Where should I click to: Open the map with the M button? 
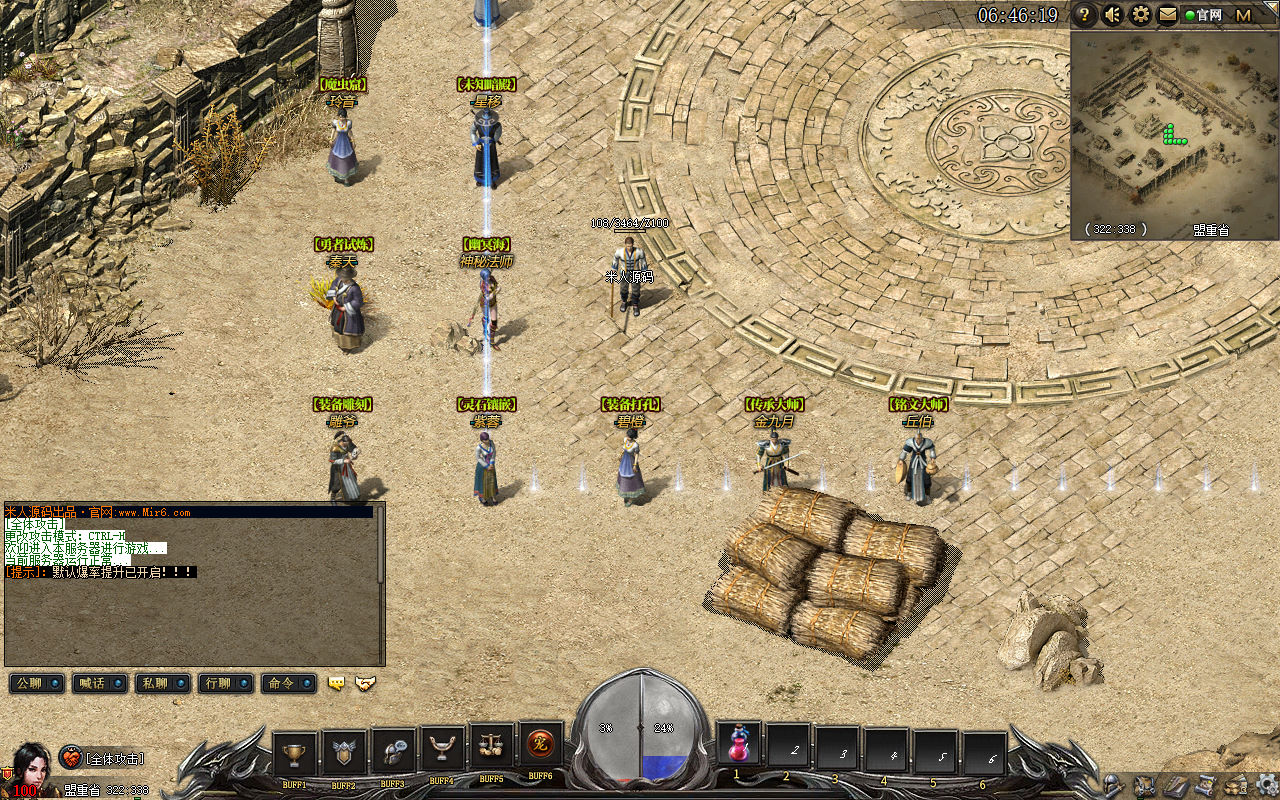(1243, 15)
